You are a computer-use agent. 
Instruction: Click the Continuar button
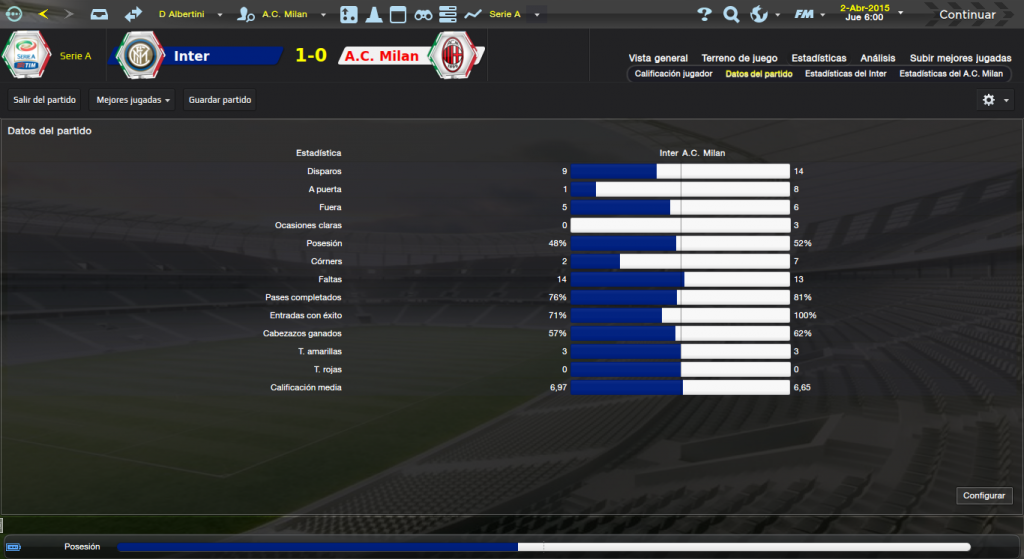[x=967, y=14]
